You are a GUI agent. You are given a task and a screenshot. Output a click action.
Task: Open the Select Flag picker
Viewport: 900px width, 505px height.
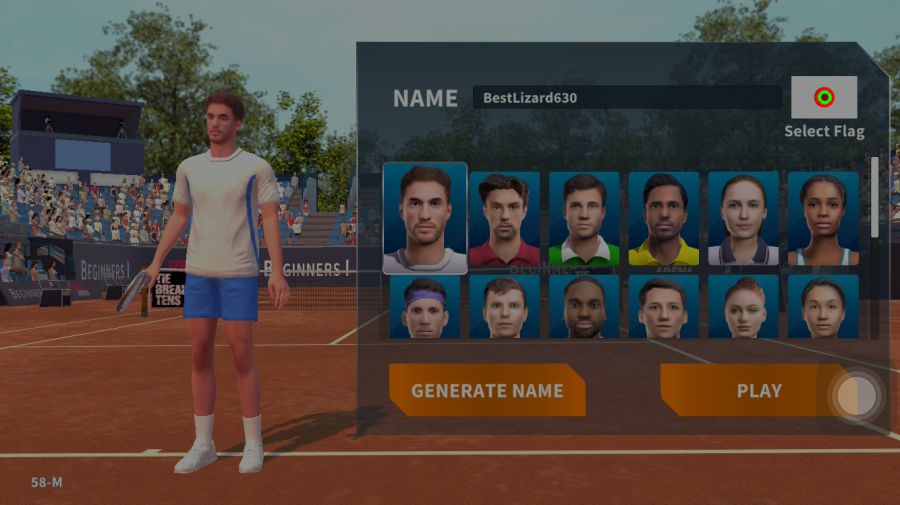tap(824, 98)
